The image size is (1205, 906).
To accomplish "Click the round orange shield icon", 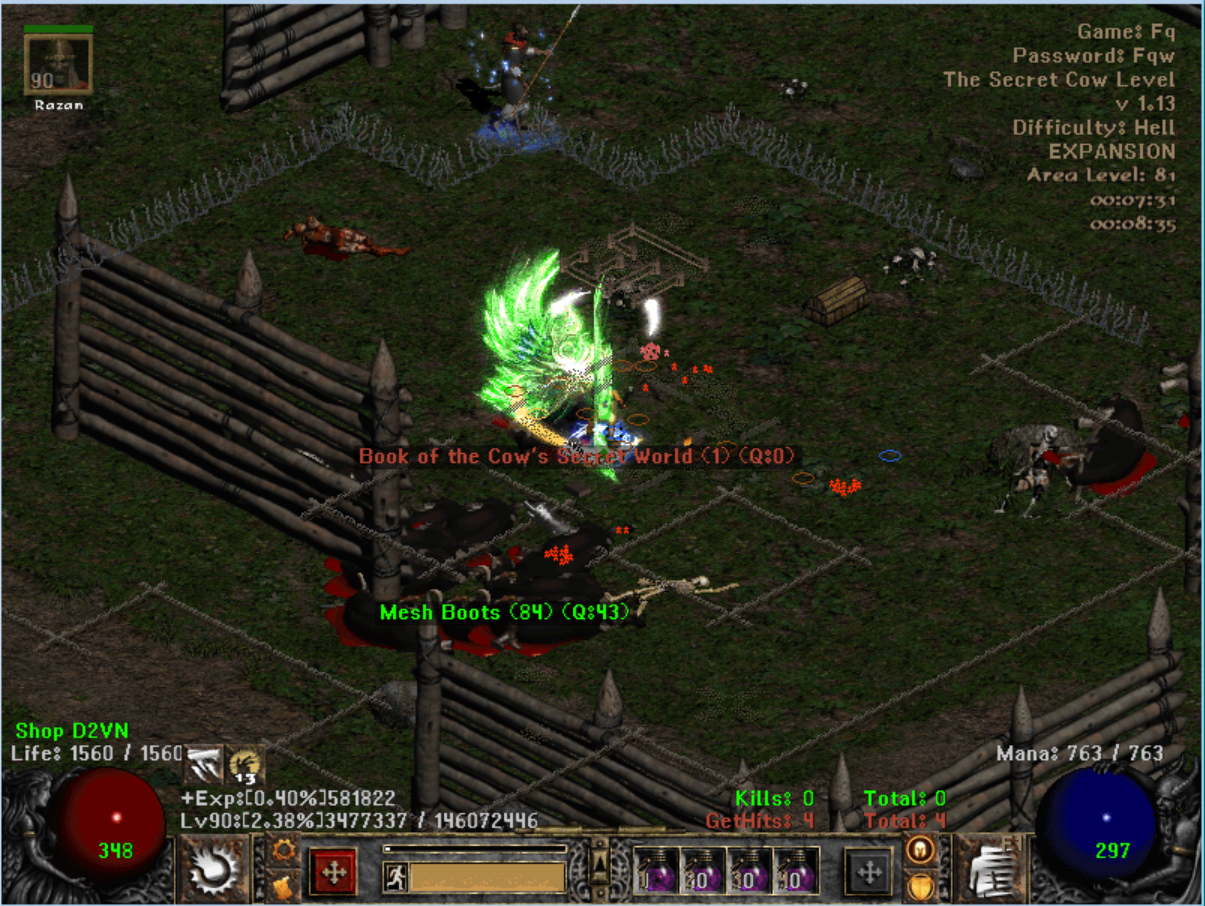I will (919, 886).
